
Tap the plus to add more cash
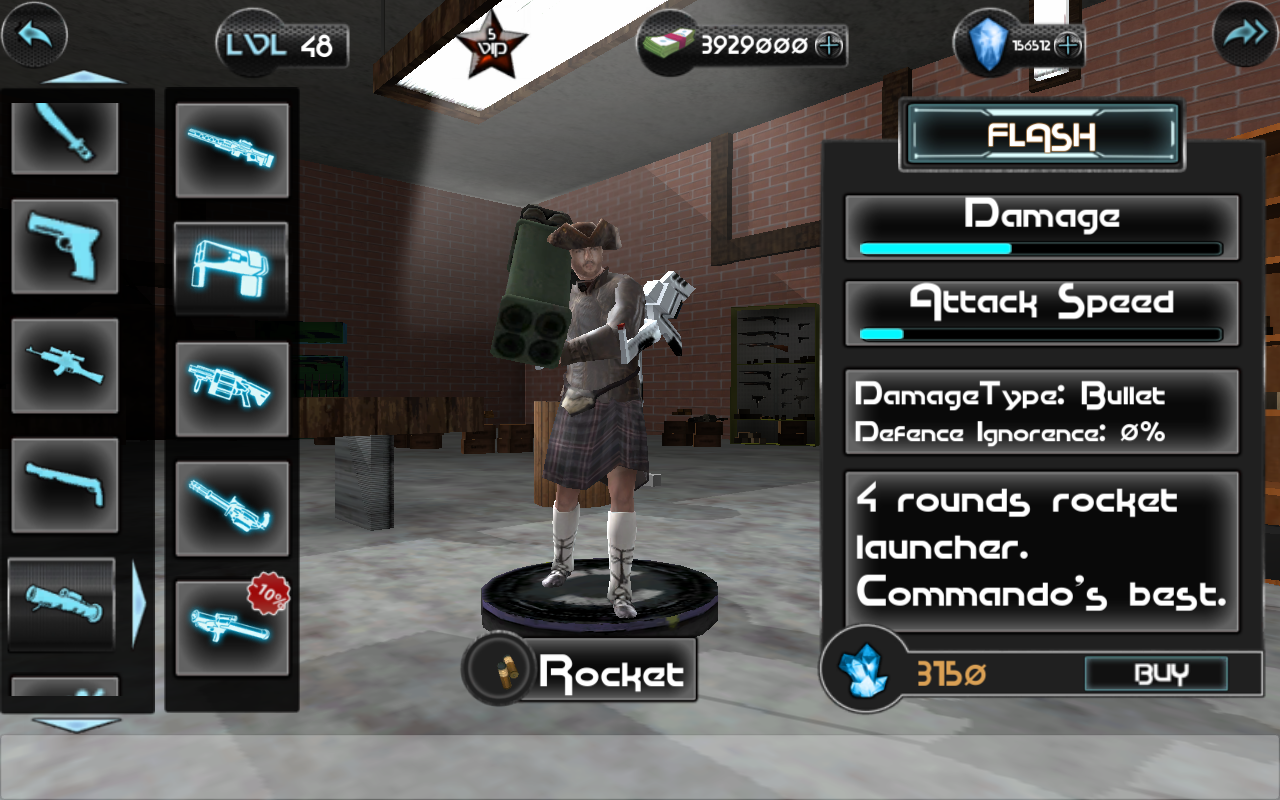pos(827,45)
